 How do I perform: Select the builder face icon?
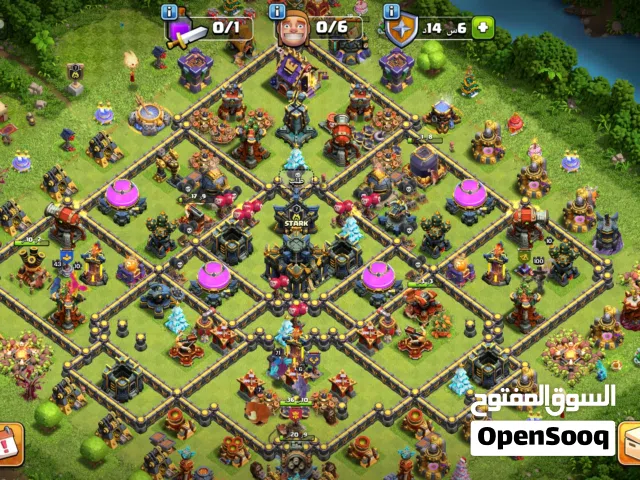click(290, 29)
